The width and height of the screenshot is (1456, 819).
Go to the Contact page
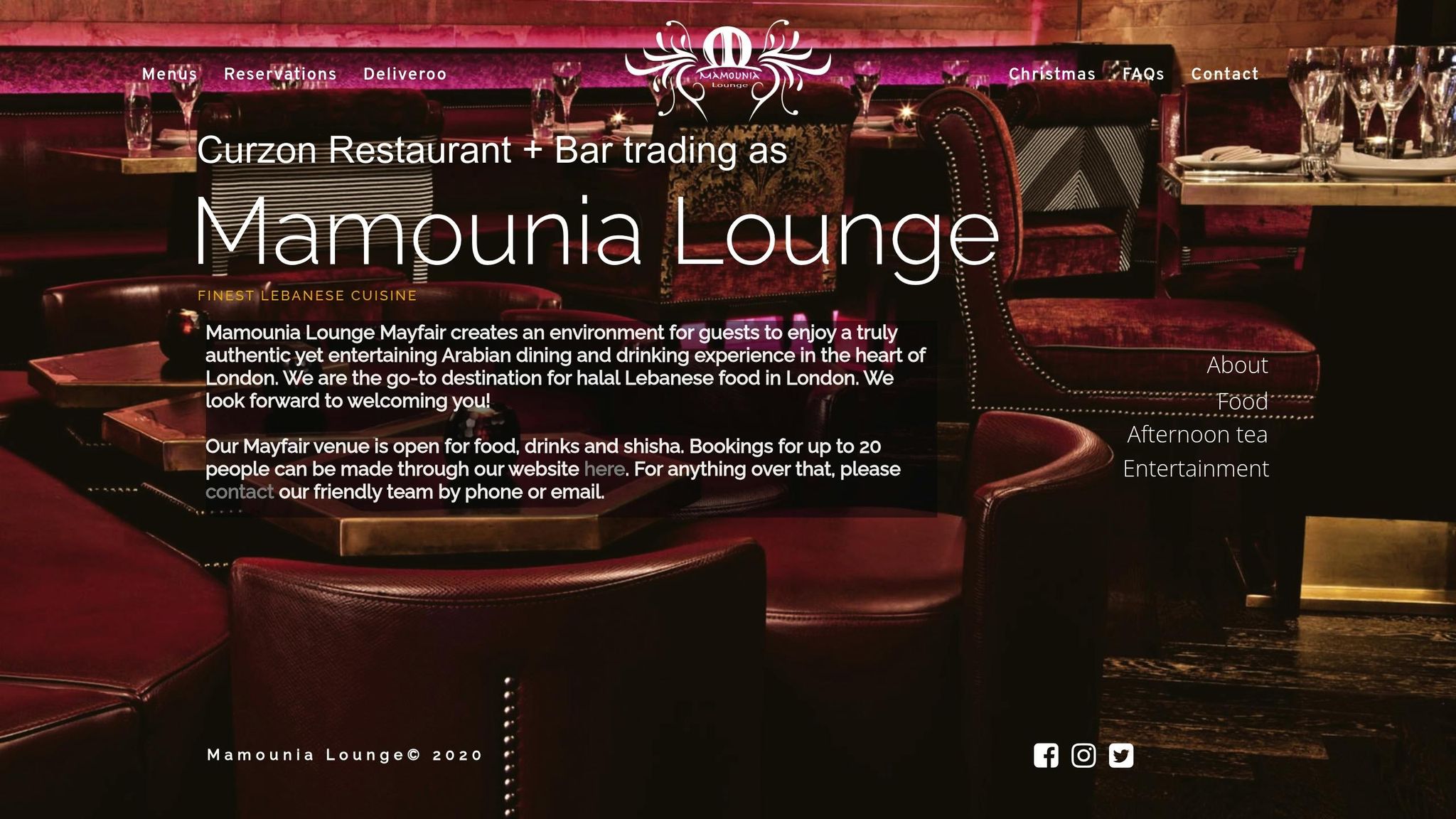pyautogui.click(x=1224, y=74)
